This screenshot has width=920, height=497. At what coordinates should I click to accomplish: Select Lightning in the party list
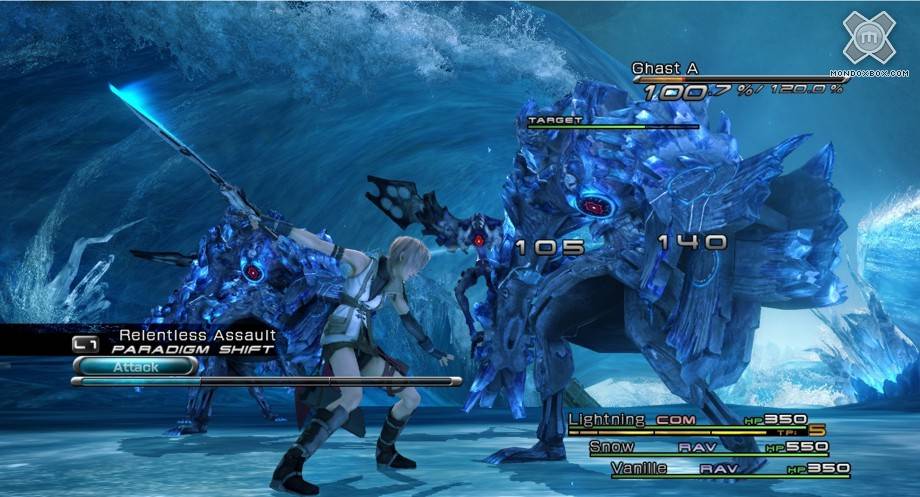click(607, 420)
